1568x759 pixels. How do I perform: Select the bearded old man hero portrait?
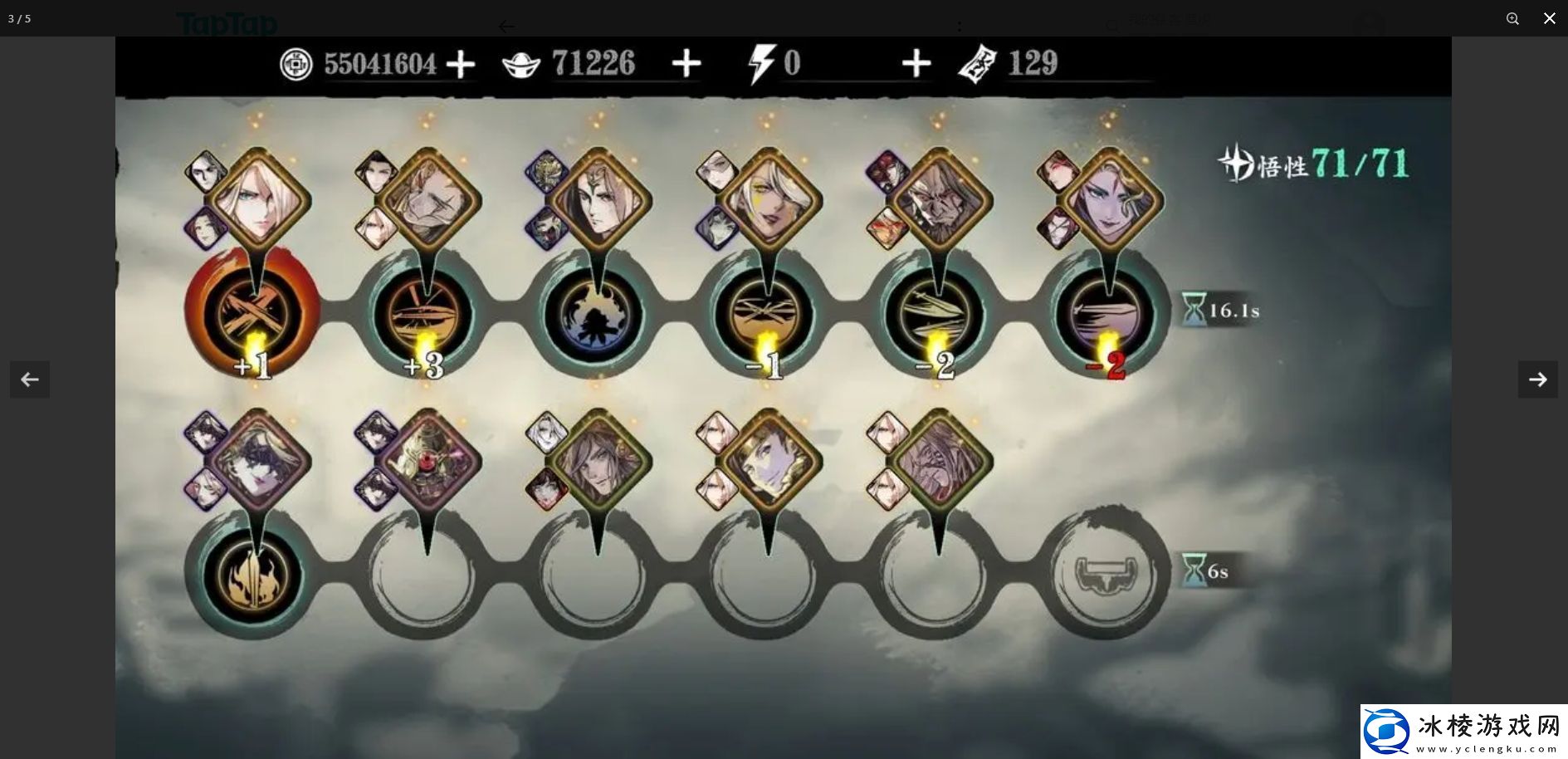click(x=939, y=201)
